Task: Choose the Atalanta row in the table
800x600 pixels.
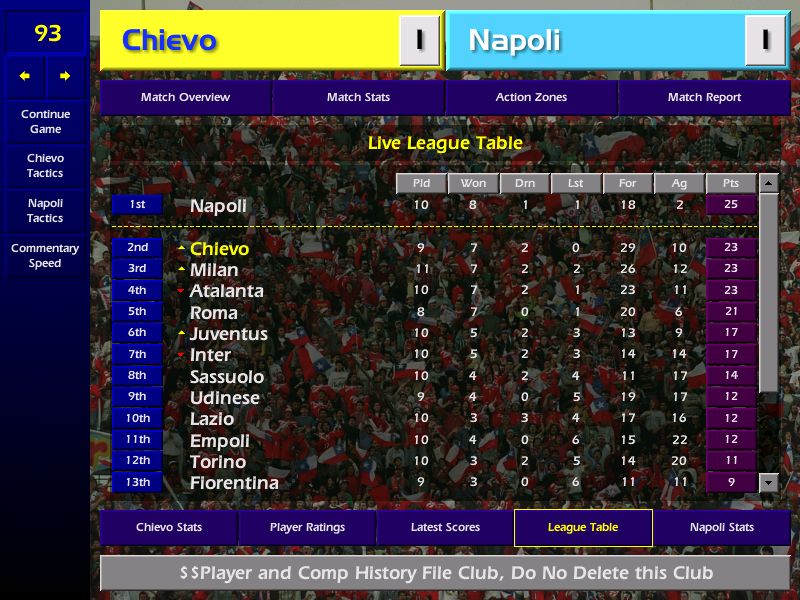Action: click(227, 291)
